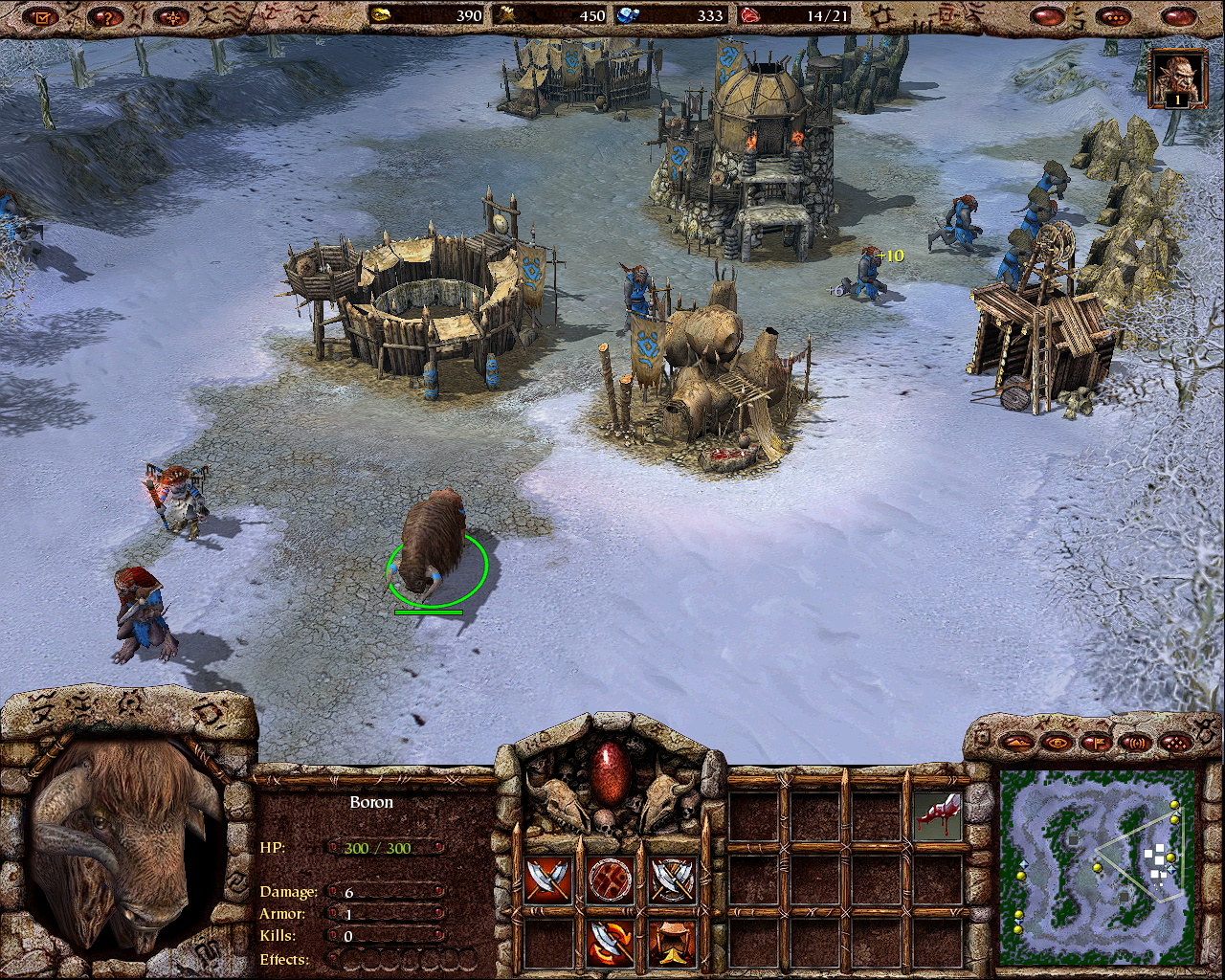
Task: Select the orc hero portrait group
Action: (1176, 78)
